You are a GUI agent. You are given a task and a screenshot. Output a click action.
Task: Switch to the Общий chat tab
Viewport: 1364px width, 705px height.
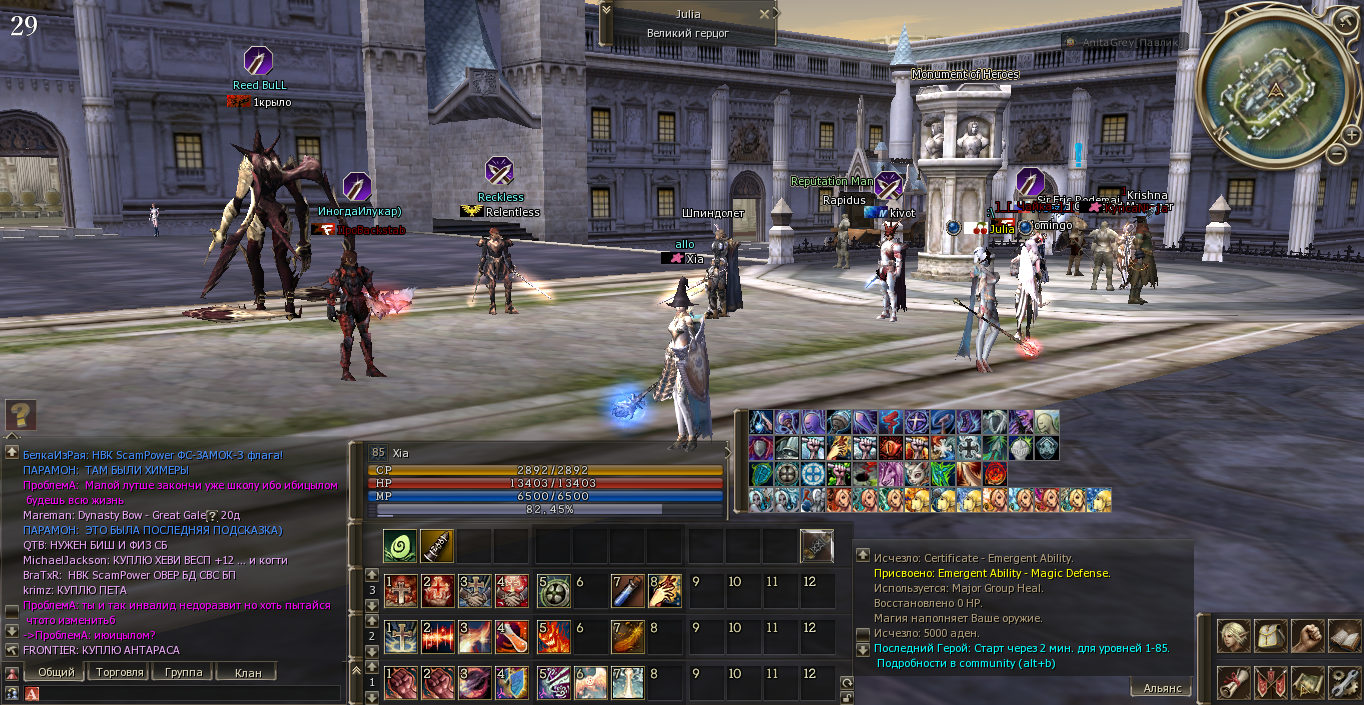tap(55, 673)
